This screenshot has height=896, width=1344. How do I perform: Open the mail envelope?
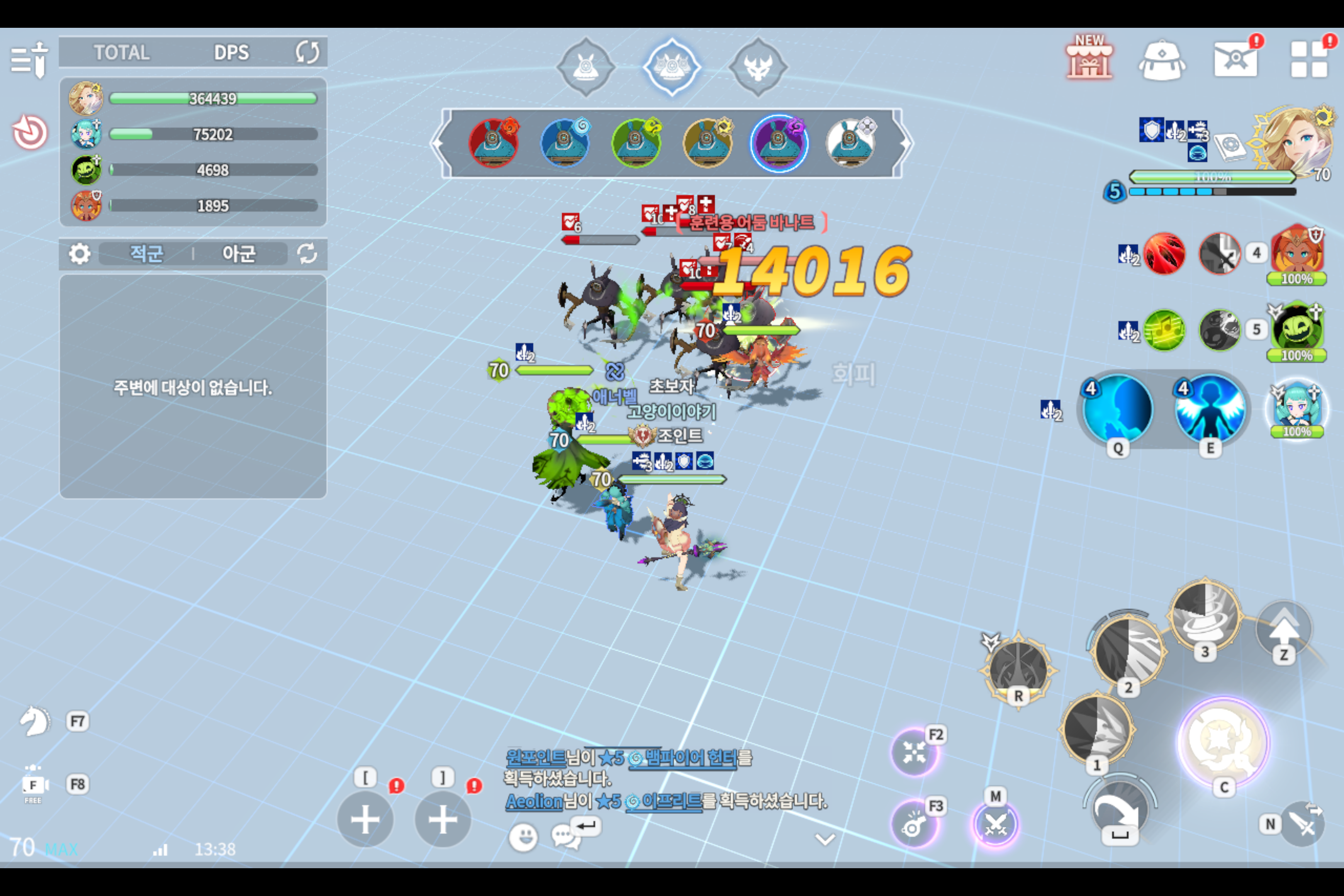tap(1235, 60)
